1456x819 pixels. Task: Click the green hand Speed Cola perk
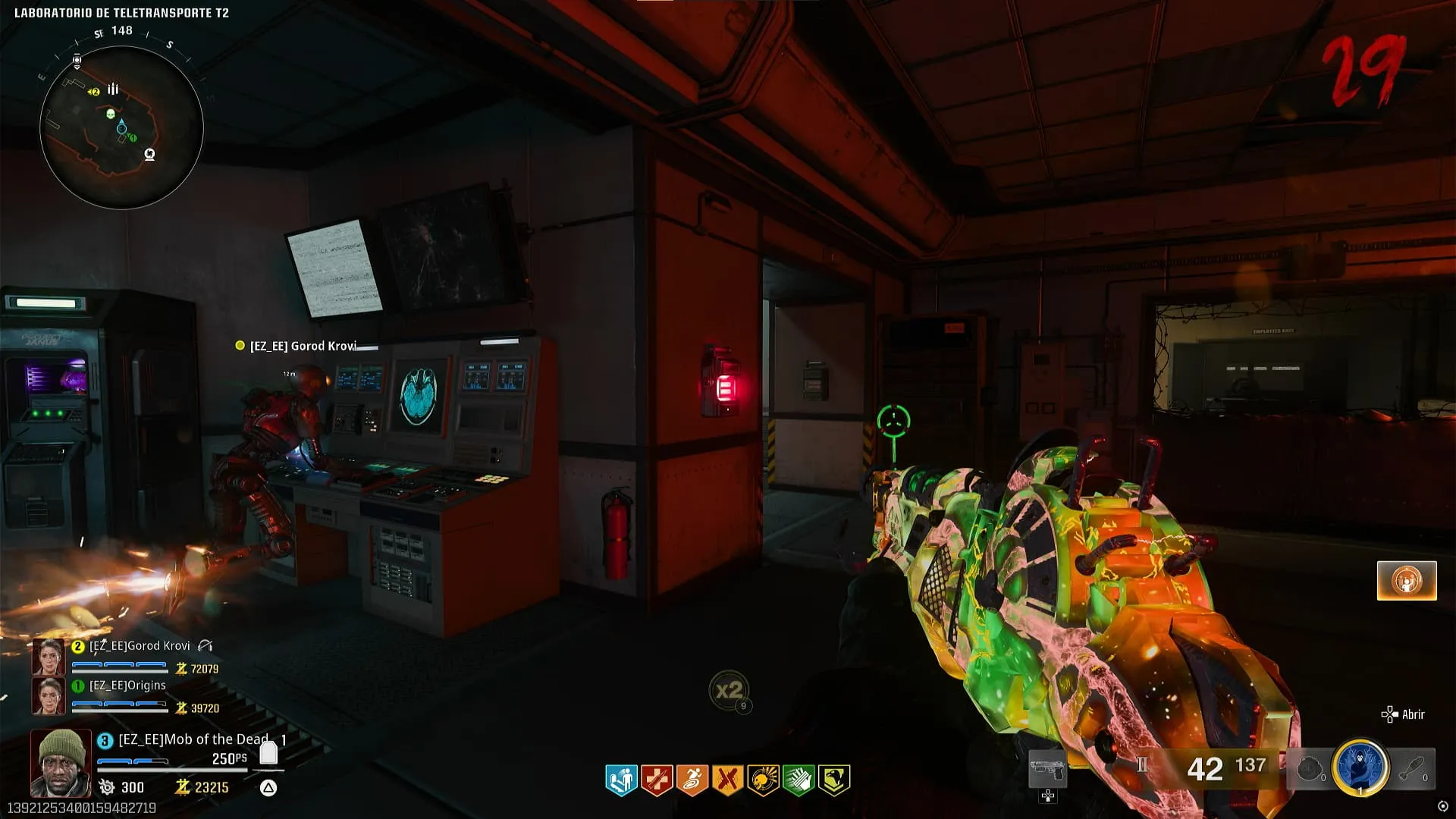click(798, 780)
